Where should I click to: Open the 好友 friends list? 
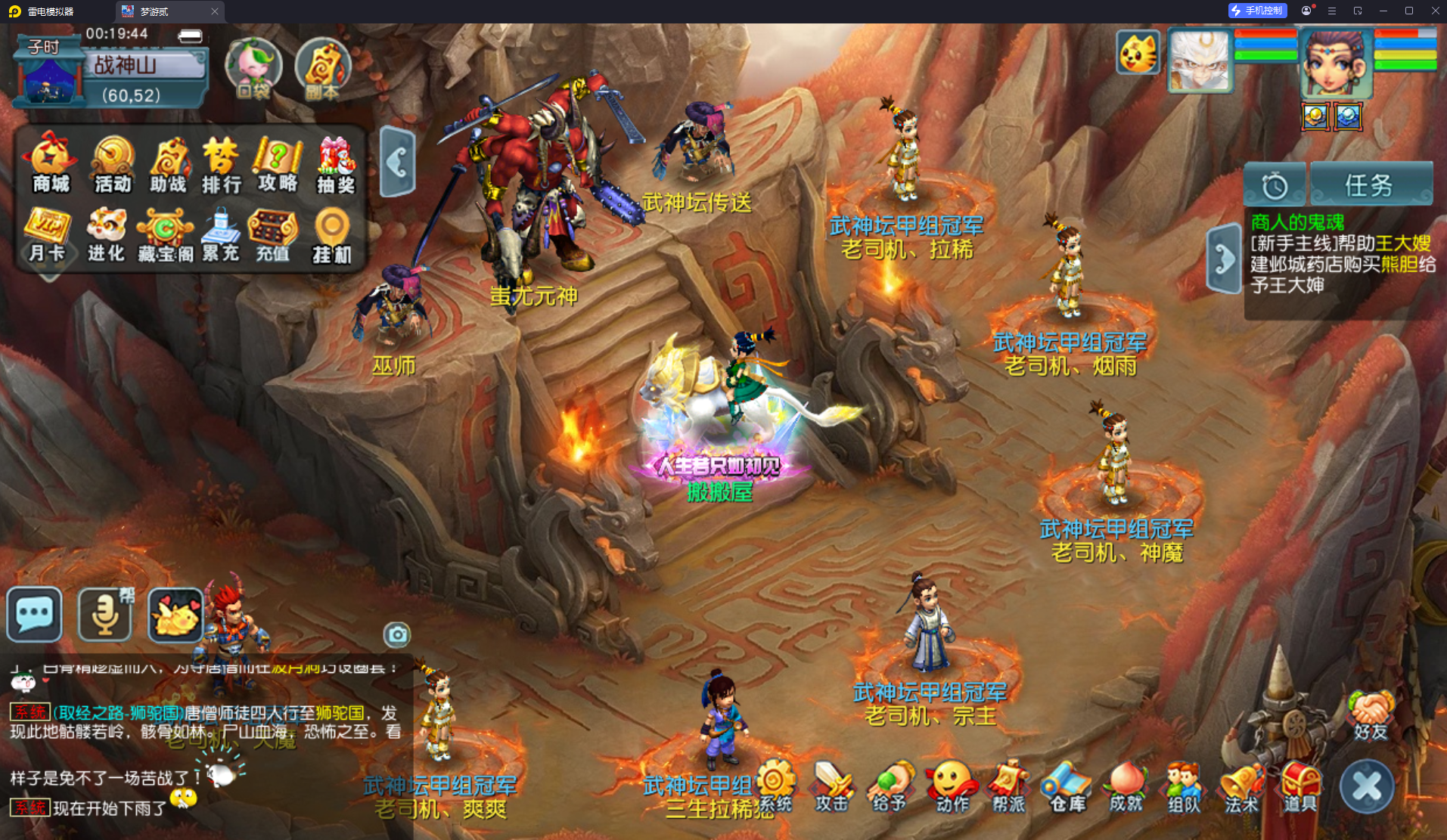(1371, 714)
